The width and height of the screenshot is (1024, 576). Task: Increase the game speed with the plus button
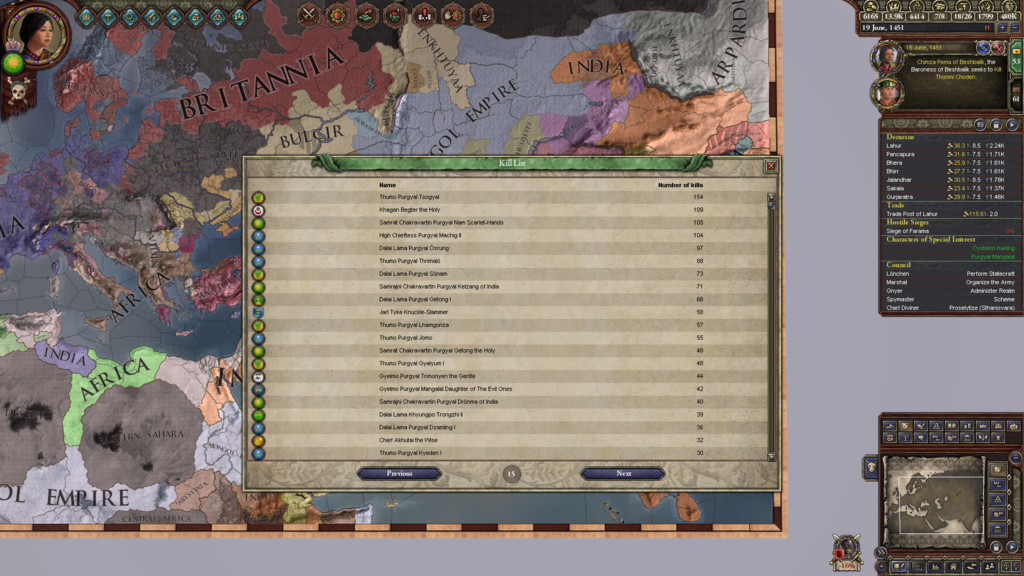1001,29
